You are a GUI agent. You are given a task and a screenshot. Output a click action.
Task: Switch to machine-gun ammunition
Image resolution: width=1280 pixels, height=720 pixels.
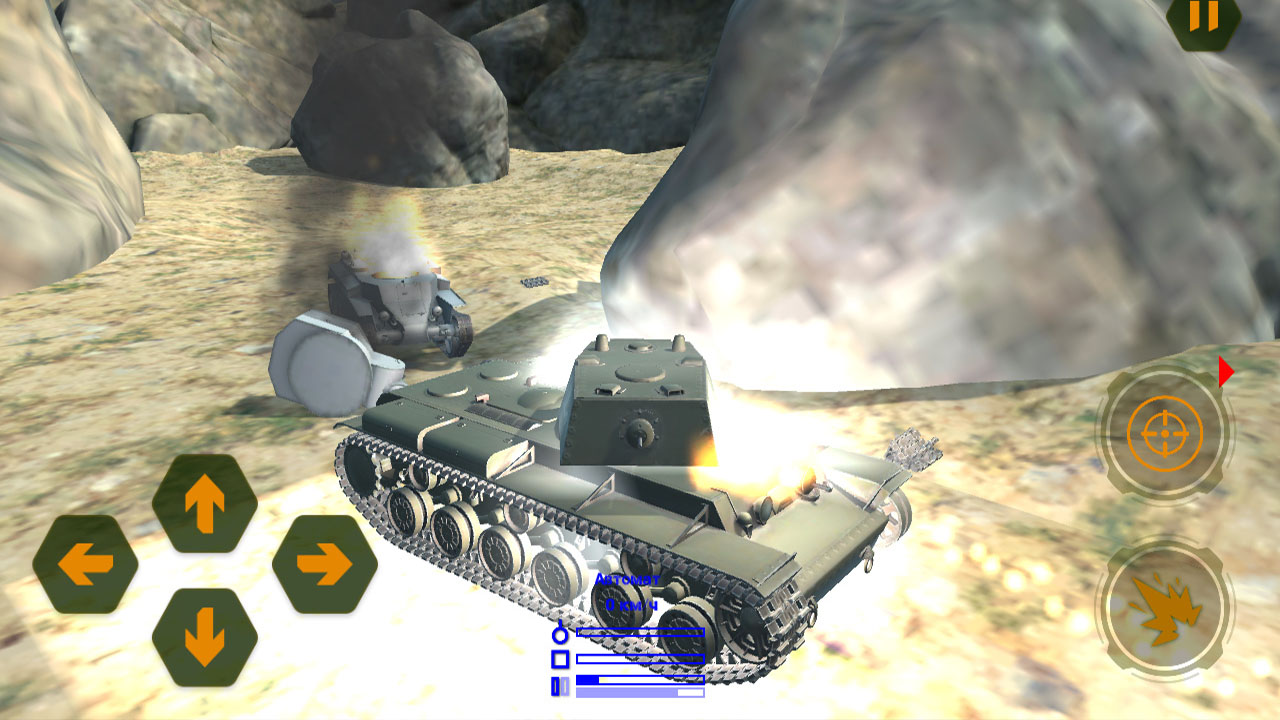tap(554, 685)
